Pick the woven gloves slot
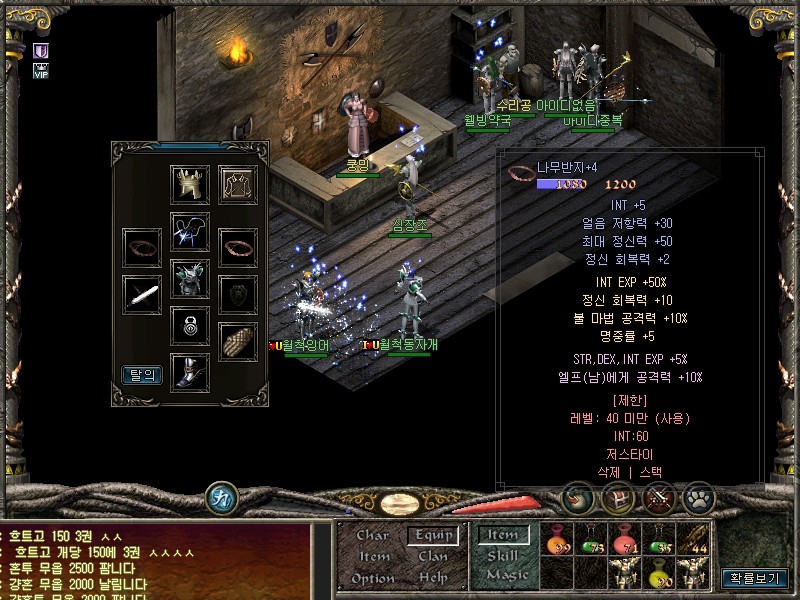The image size is (800, 600). (x=238, y=341)
